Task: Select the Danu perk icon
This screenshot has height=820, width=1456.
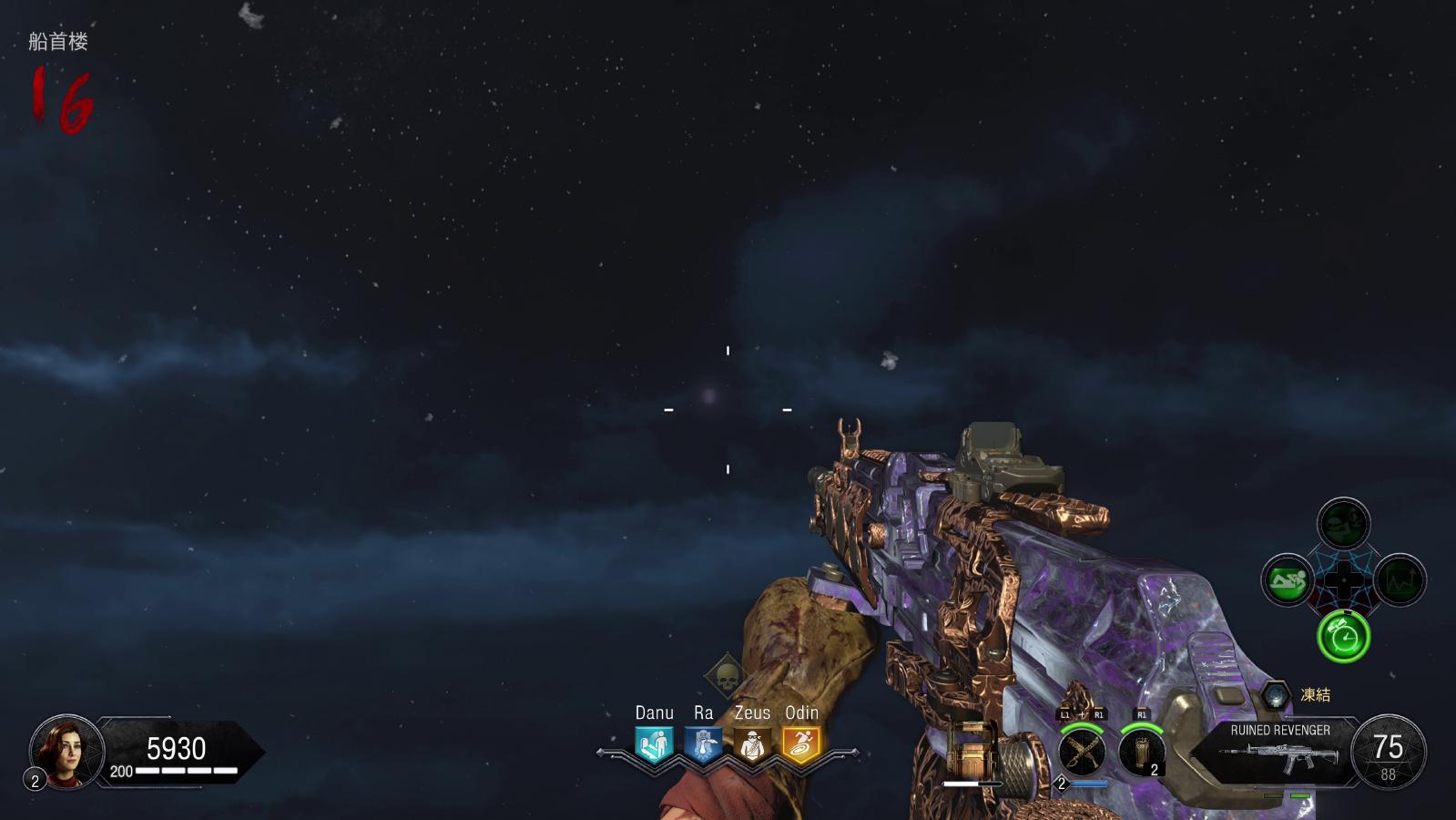Action: click(654, 744)
